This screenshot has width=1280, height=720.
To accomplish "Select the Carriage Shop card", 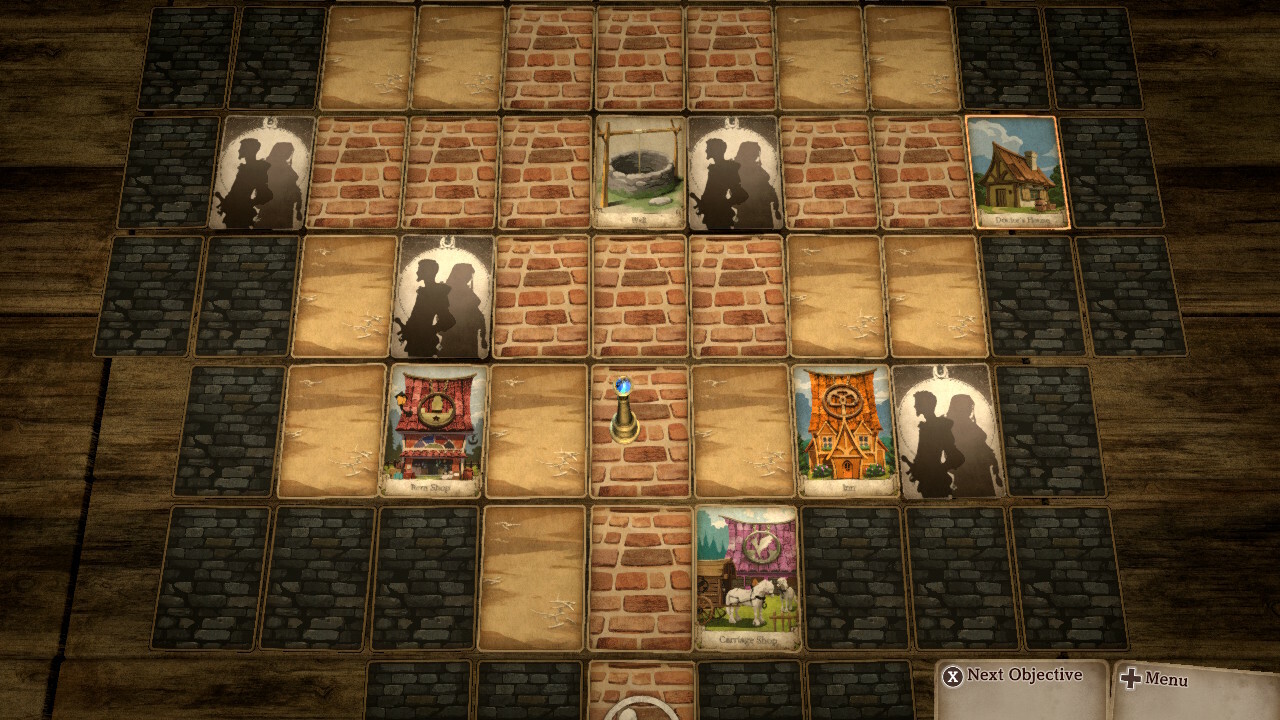I will tap(748, 577).
